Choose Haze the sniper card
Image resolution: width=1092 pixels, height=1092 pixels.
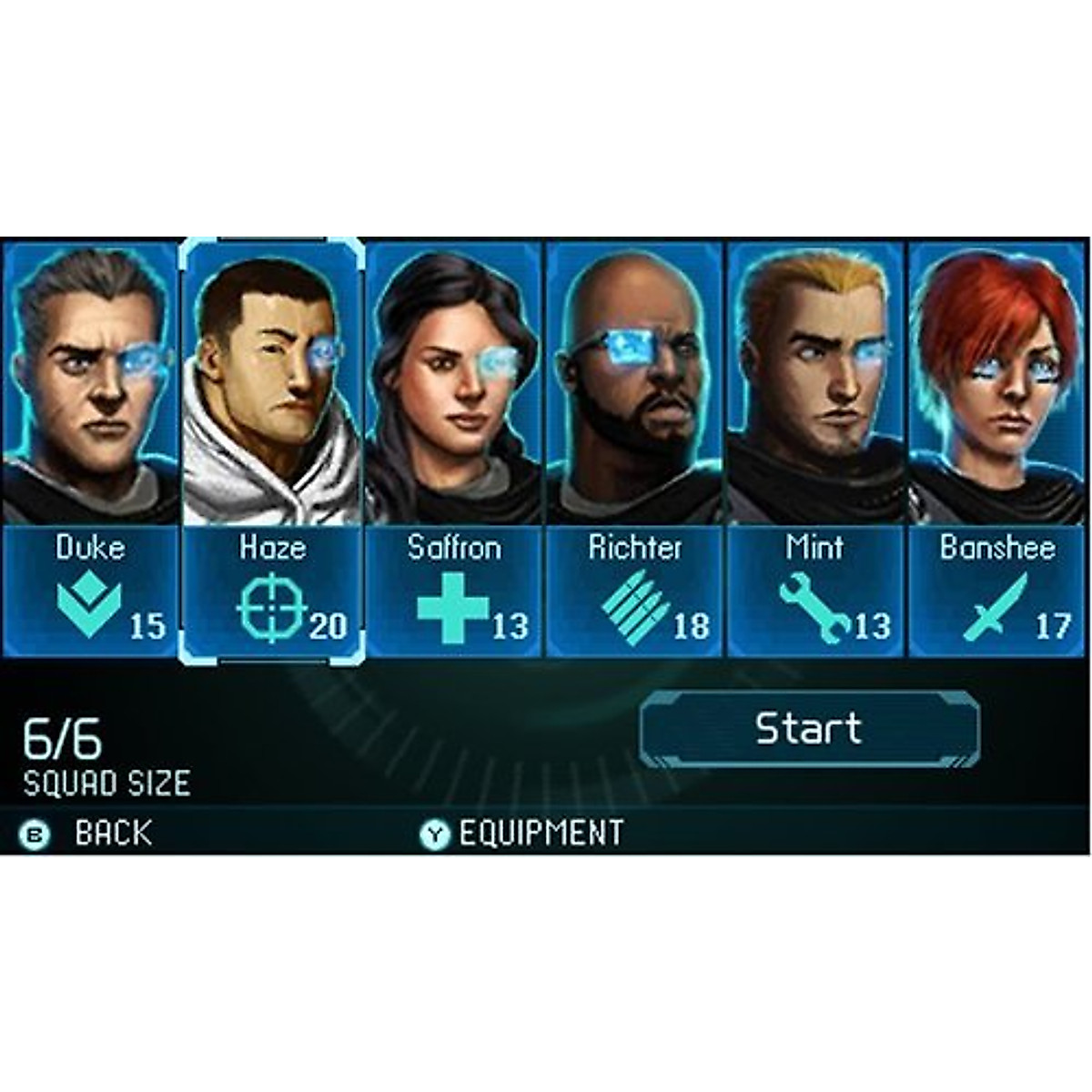(272, 448)
